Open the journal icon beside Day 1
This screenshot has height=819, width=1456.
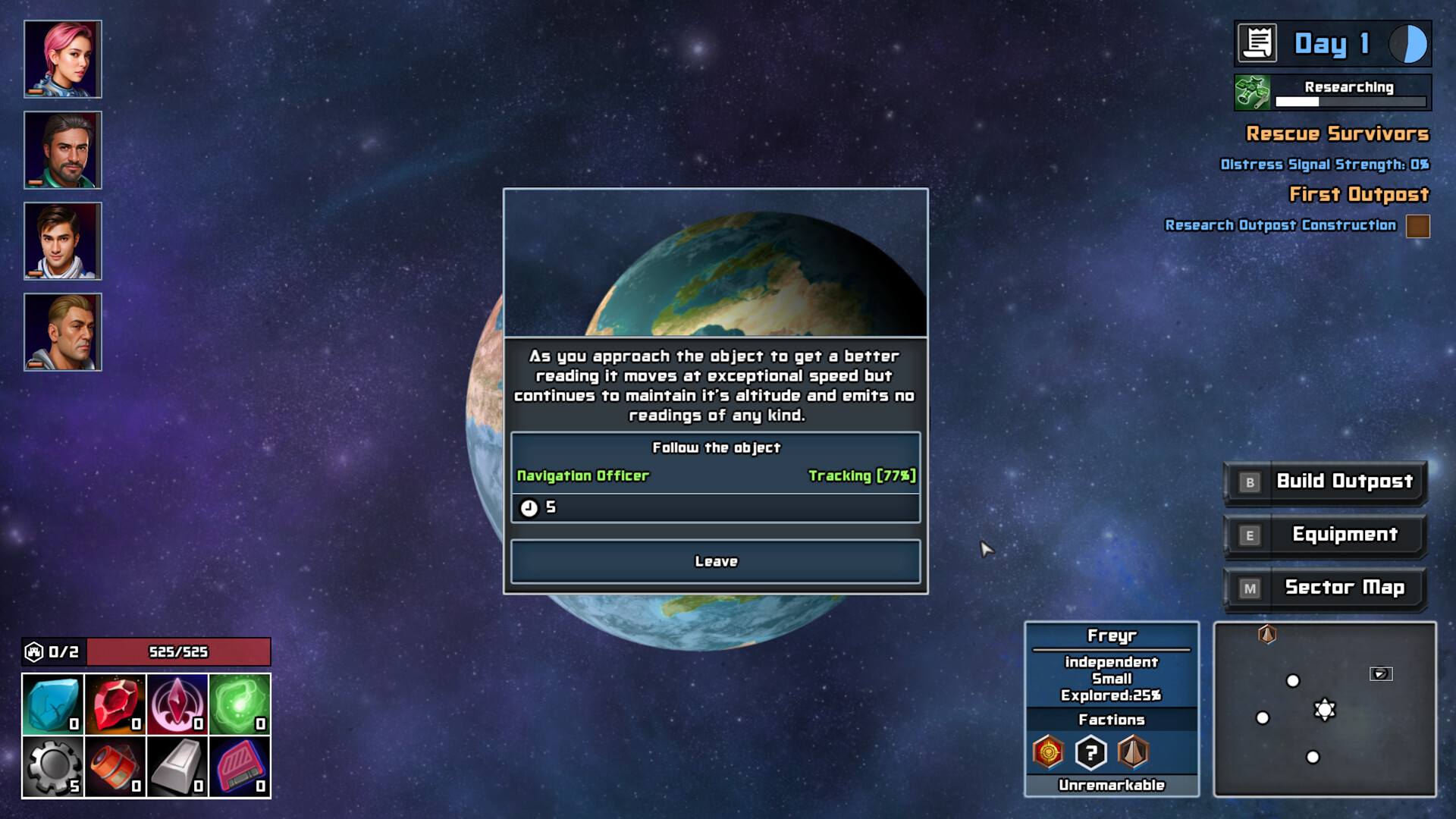click(1257, 44)
